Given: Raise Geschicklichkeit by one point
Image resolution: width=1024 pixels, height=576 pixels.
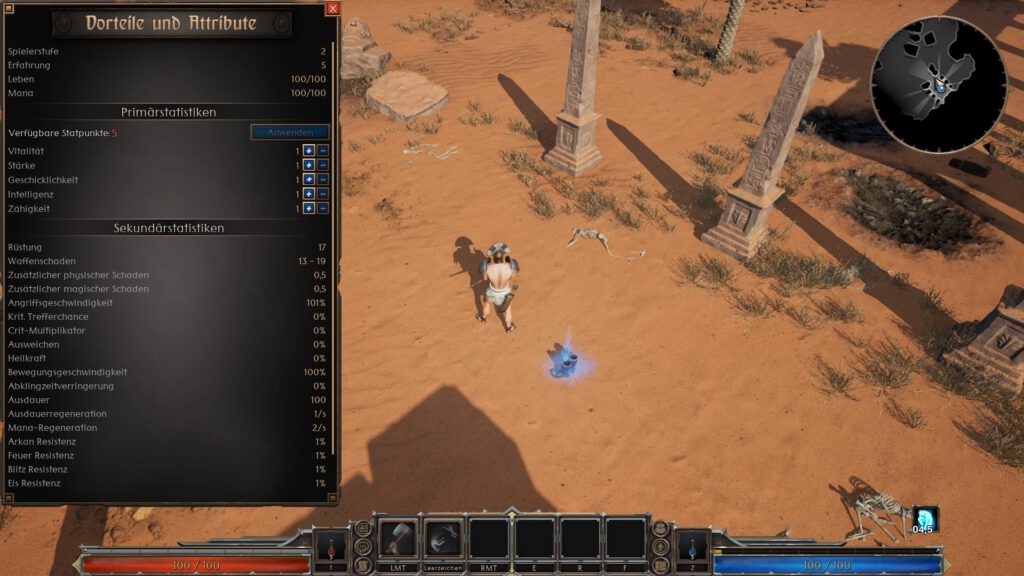Looking at the screenshot, I should pos(310,180).
